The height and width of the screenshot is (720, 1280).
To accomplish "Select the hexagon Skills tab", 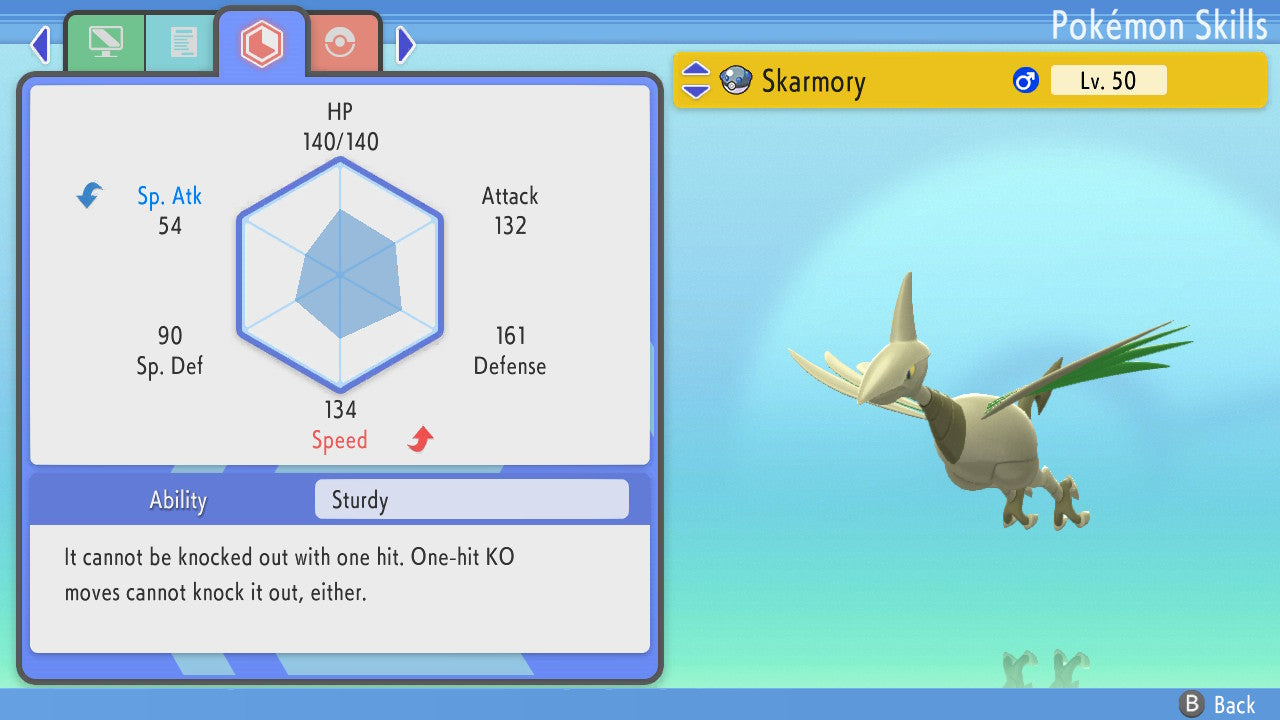I will pos(261,43).
